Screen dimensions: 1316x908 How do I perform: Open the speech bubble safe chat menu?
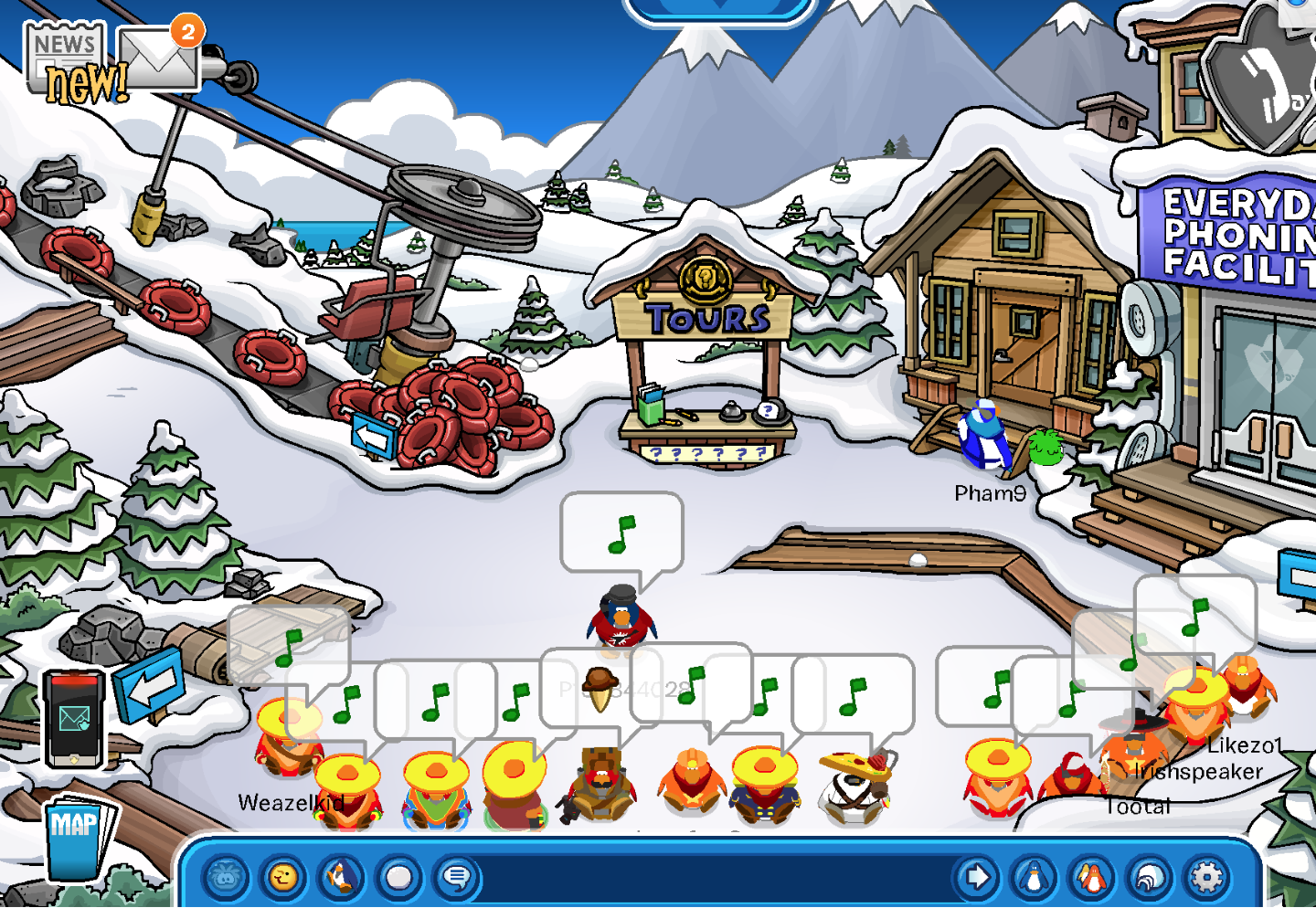[456, 879]
